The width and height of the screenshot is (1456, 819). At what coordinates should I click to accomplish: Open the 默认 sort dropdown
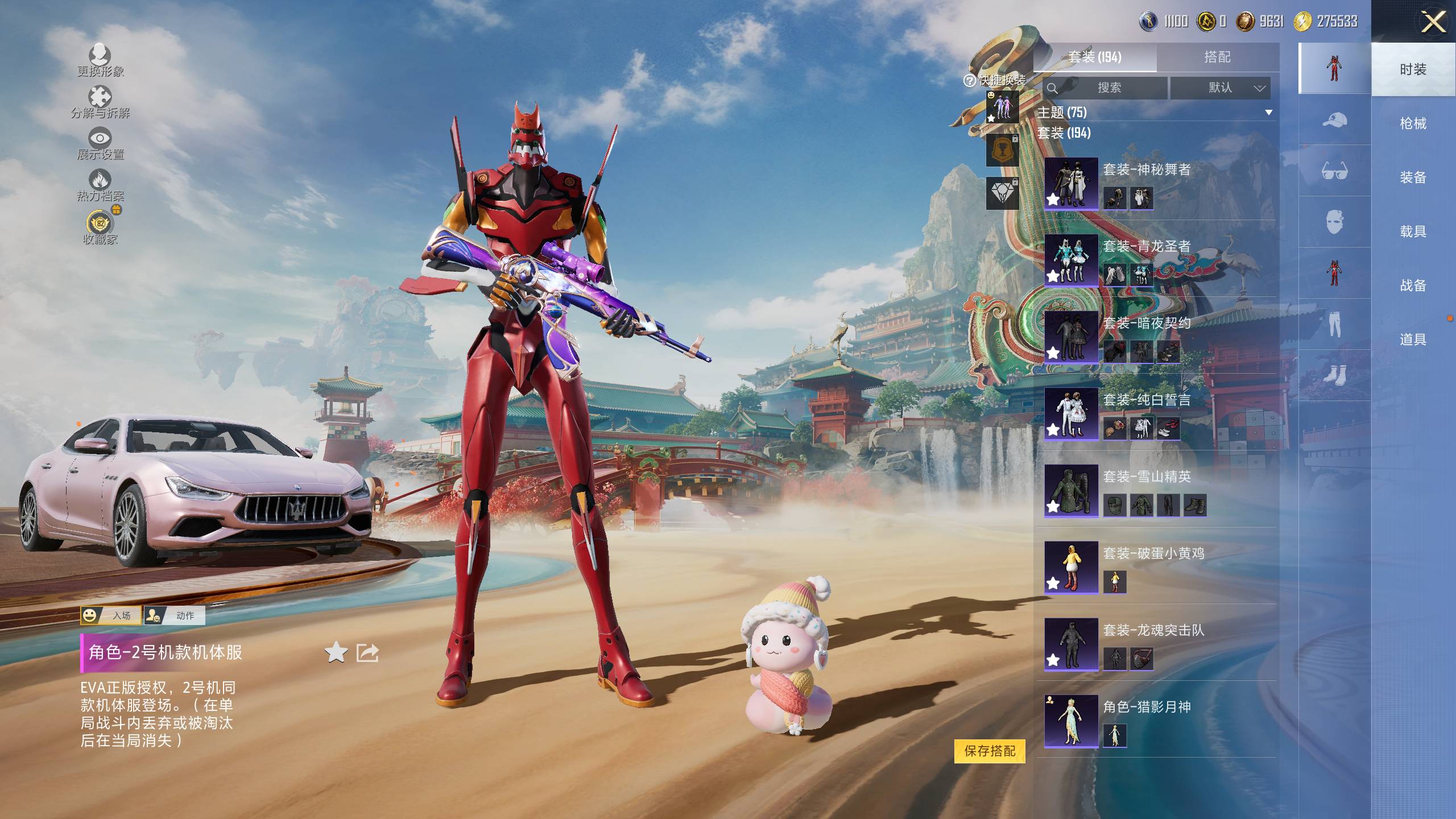tap(1221, 88)
